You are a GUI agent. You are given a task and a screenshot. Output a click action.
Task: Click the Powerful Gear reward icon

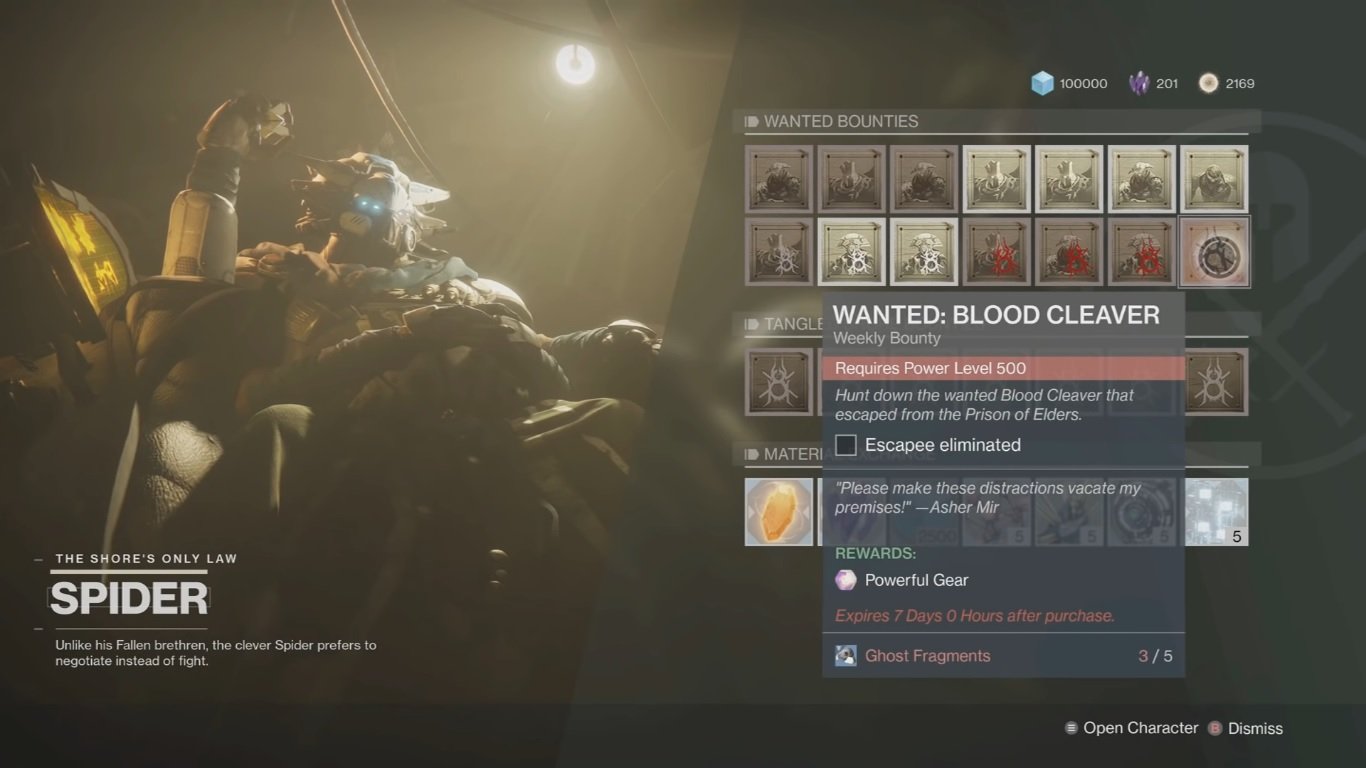[x=845, y=580]
